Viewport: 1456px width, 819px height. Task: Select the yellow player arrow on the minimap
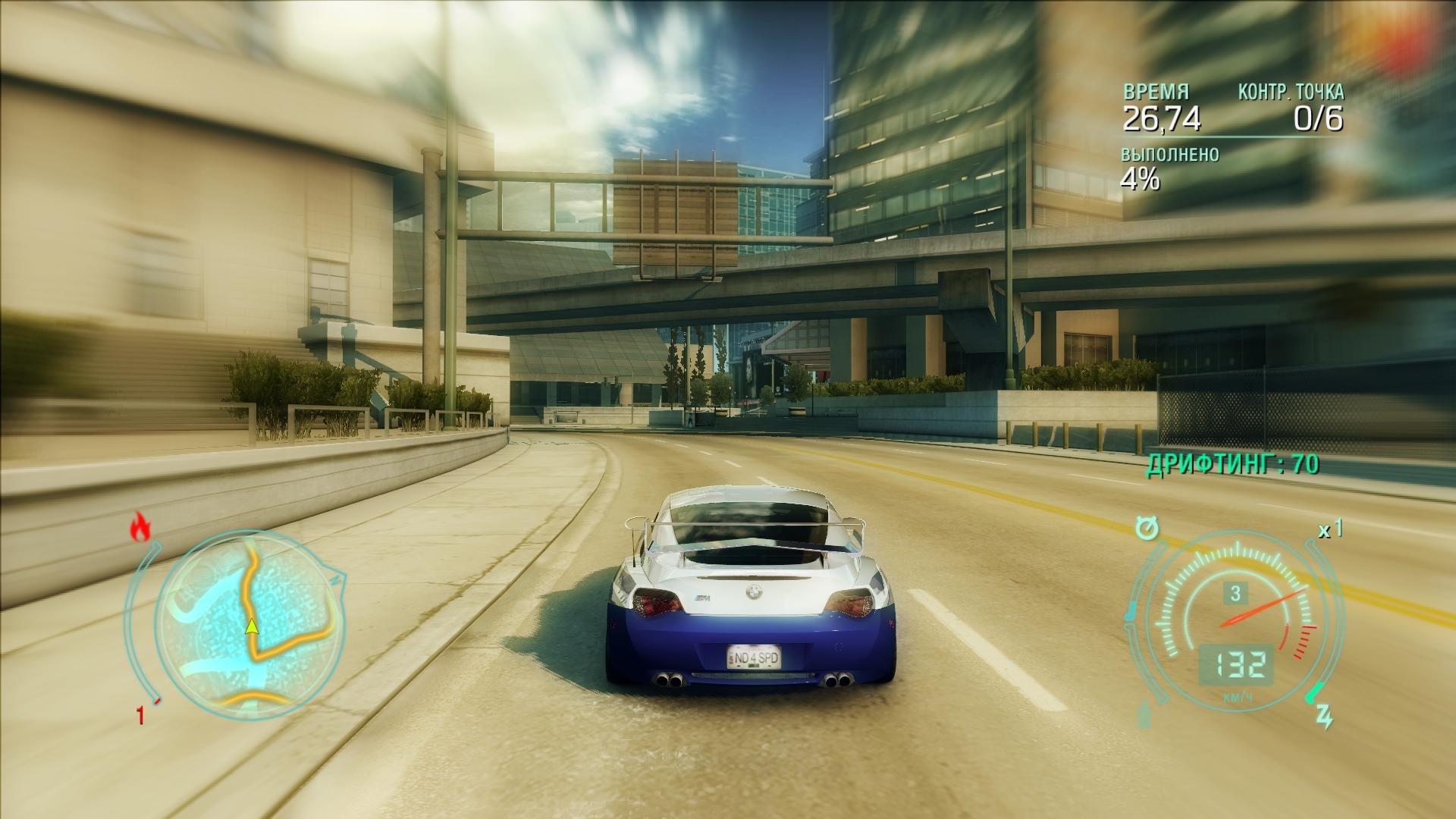251,626
